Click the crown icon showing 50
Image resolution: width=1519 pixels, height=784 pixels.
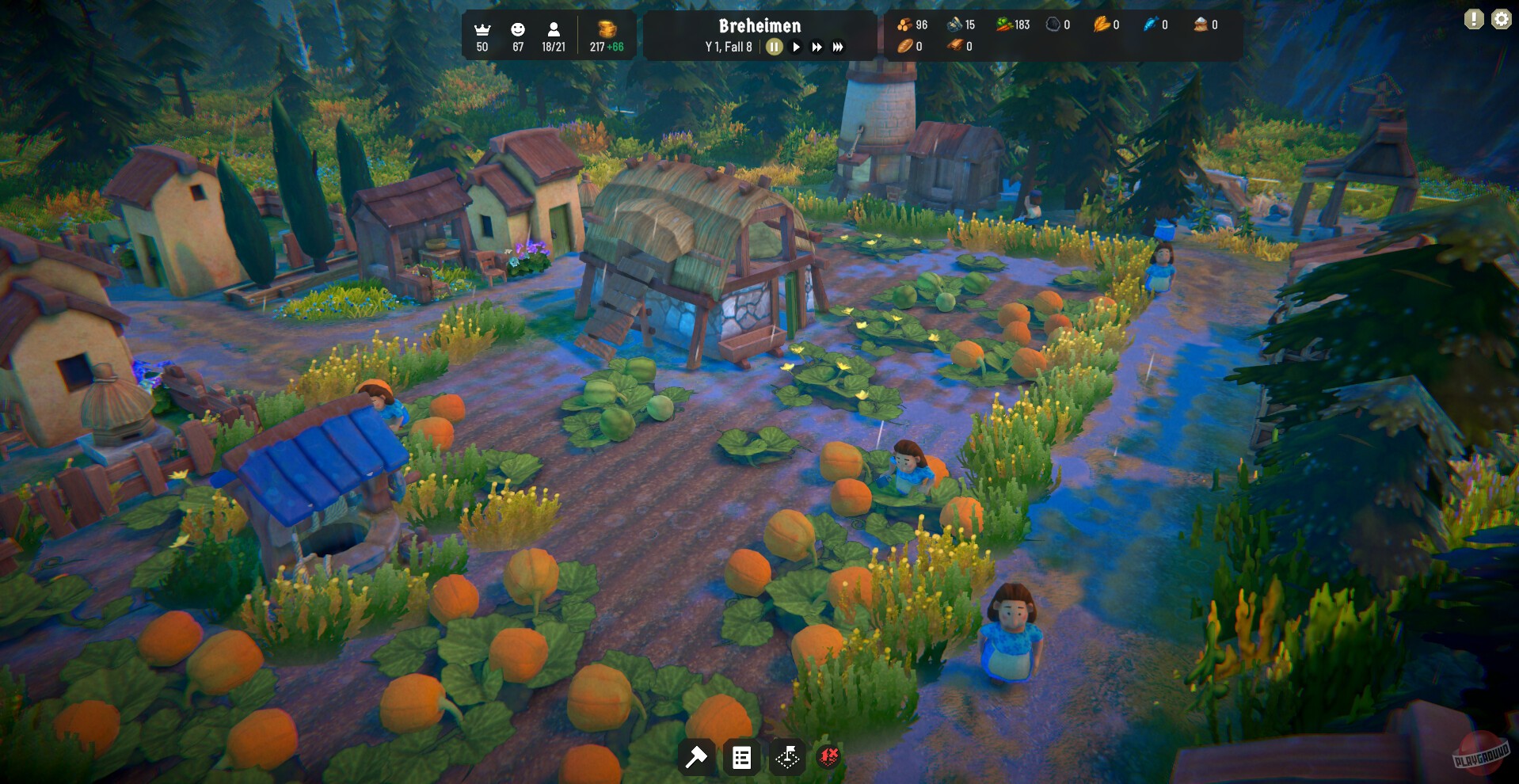coord(482,35)
